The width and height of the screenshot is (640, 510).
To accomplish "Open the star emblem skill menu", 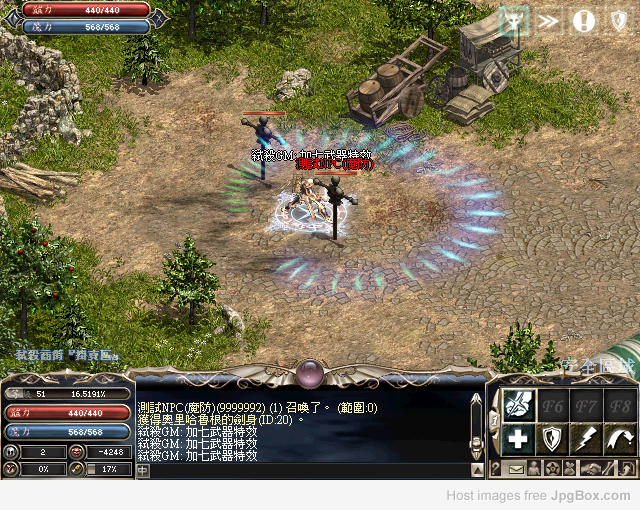I will click(551, 468).
